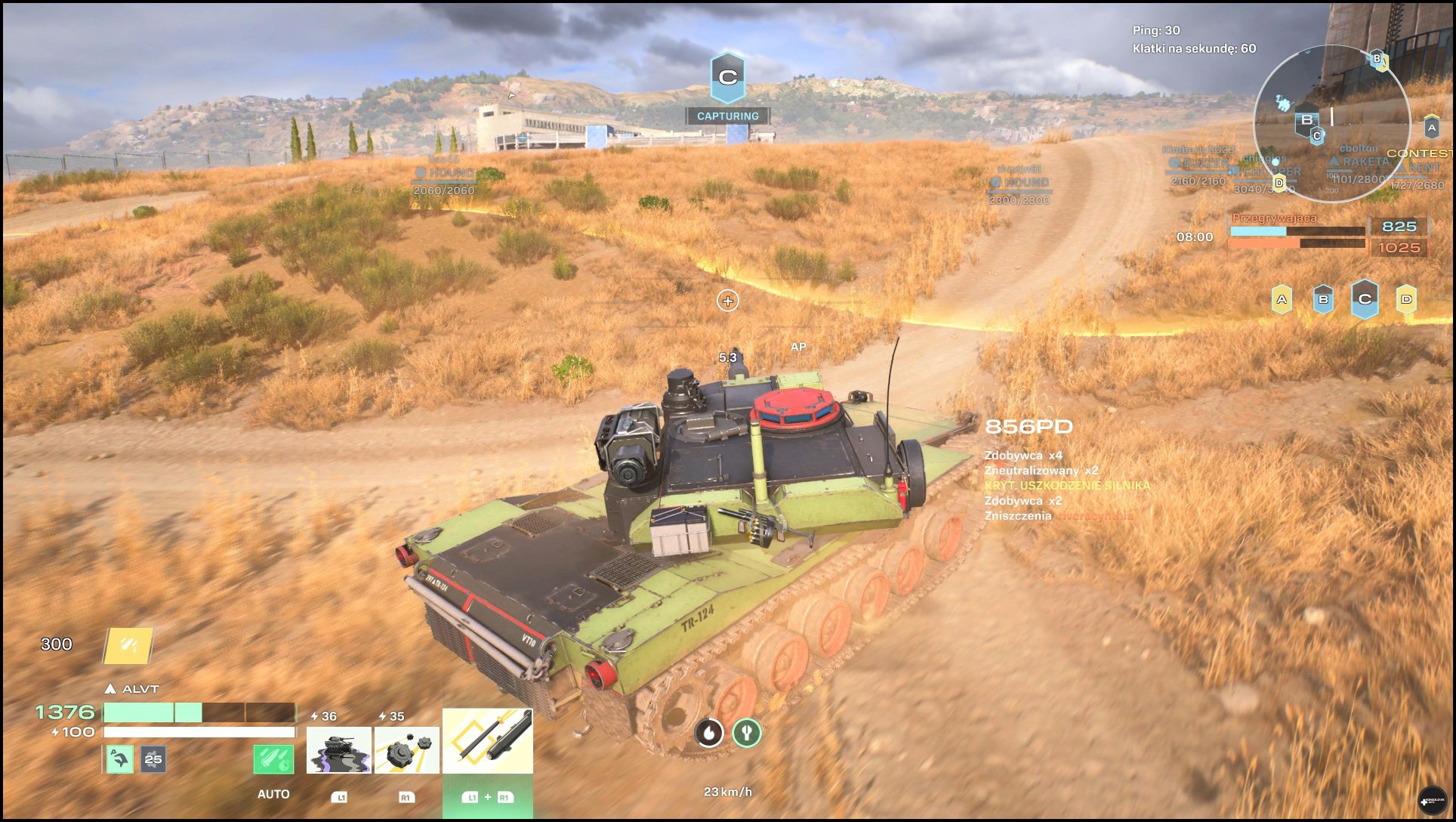Deploy the scattered mines ability

point(406,750)
